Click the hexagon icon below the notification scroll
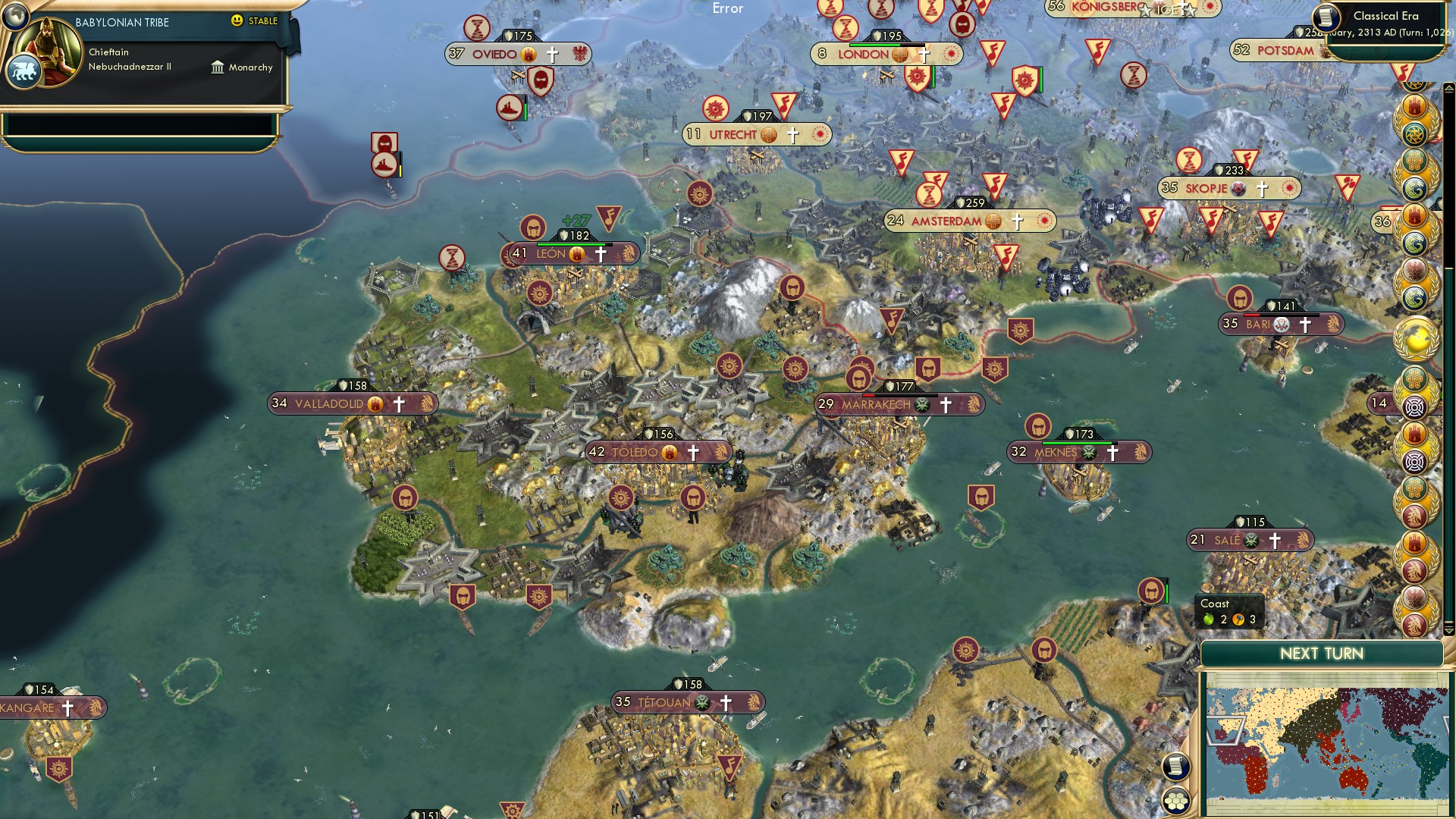Viewport: 1456px width, 819px height. [1175, 801]
